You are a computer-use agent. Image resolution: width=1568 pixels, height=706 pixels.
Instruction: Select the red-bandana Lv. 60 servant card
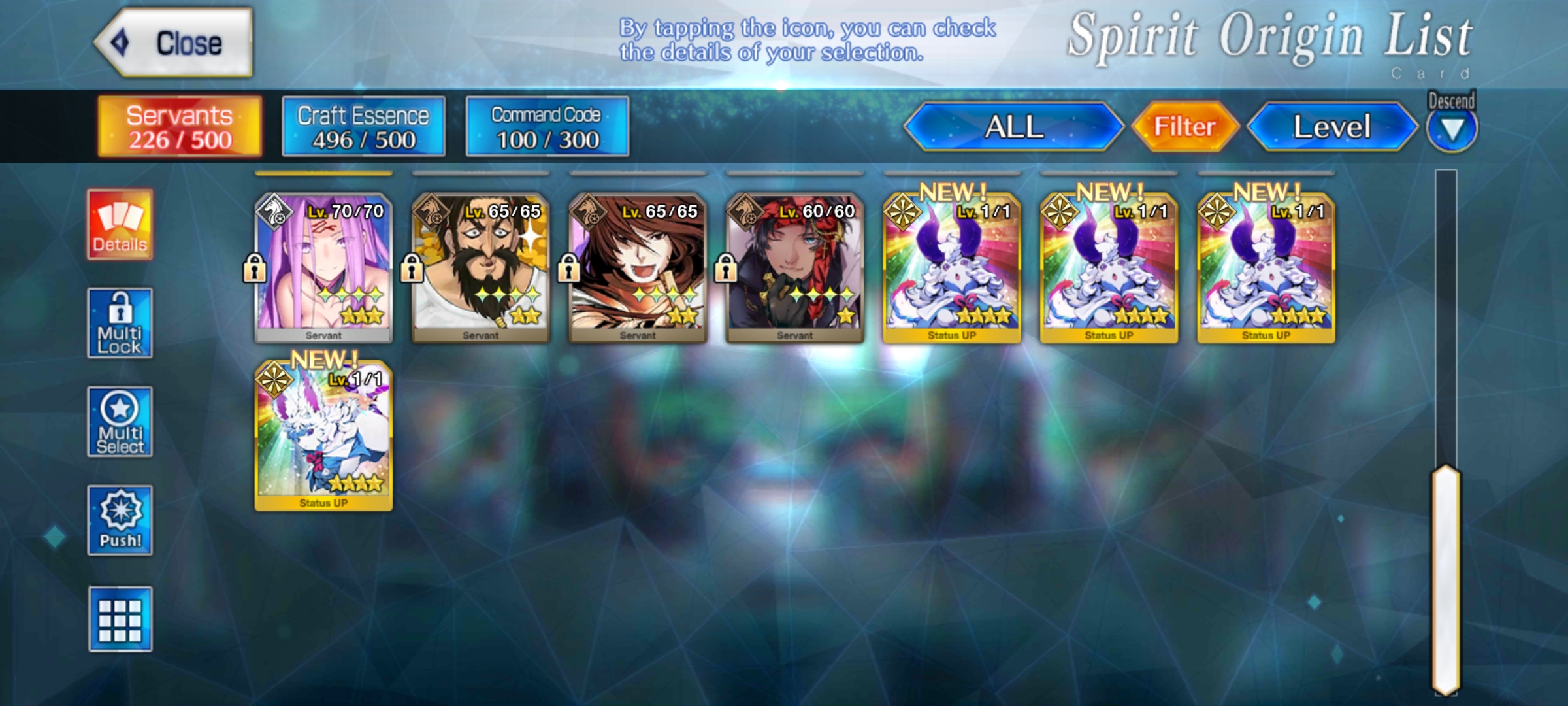click(x=794, y=268)
